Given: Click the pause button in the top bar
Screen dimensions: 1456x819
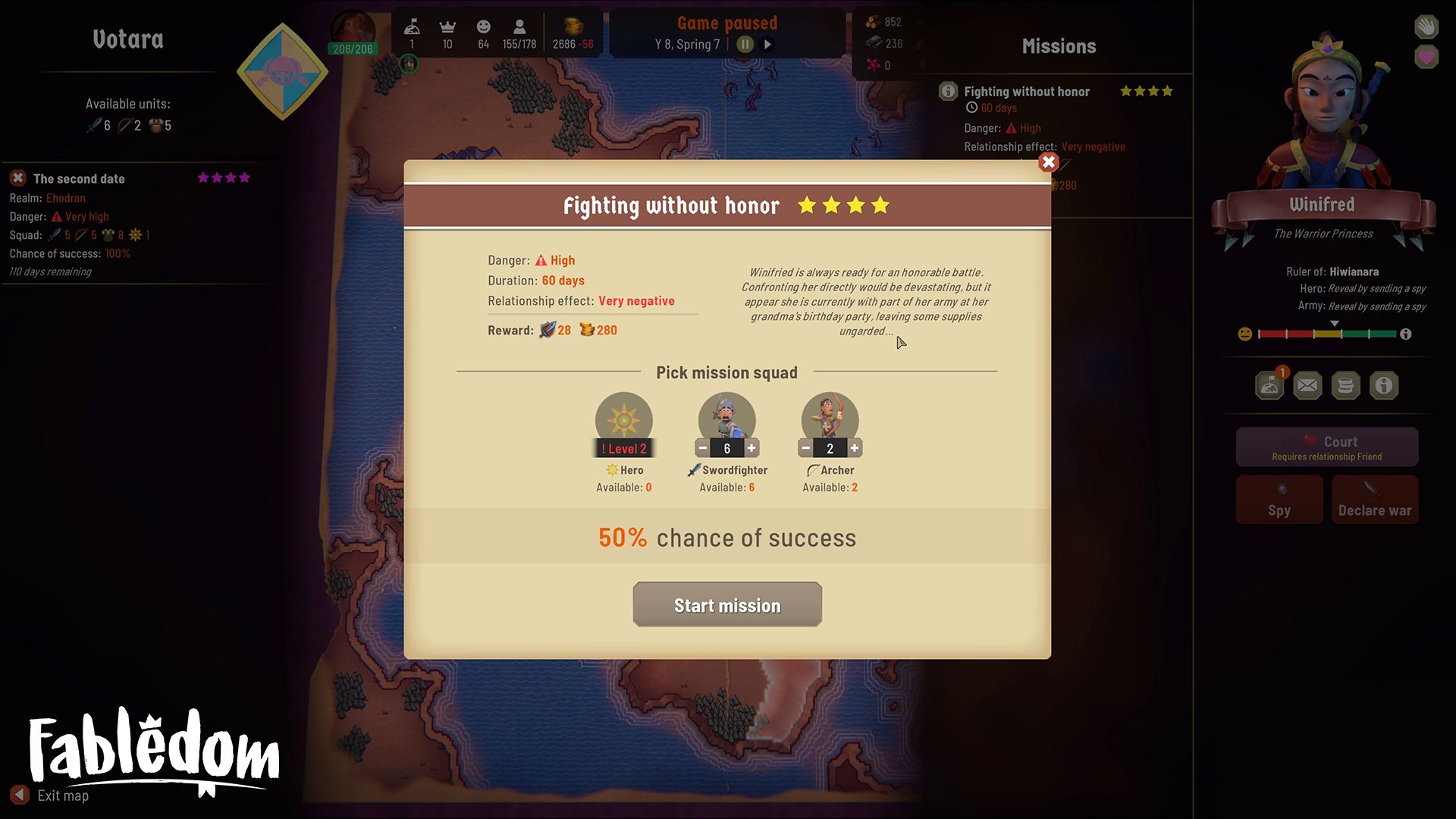Looking at the screenshot, I should click(x=745, y=44).
